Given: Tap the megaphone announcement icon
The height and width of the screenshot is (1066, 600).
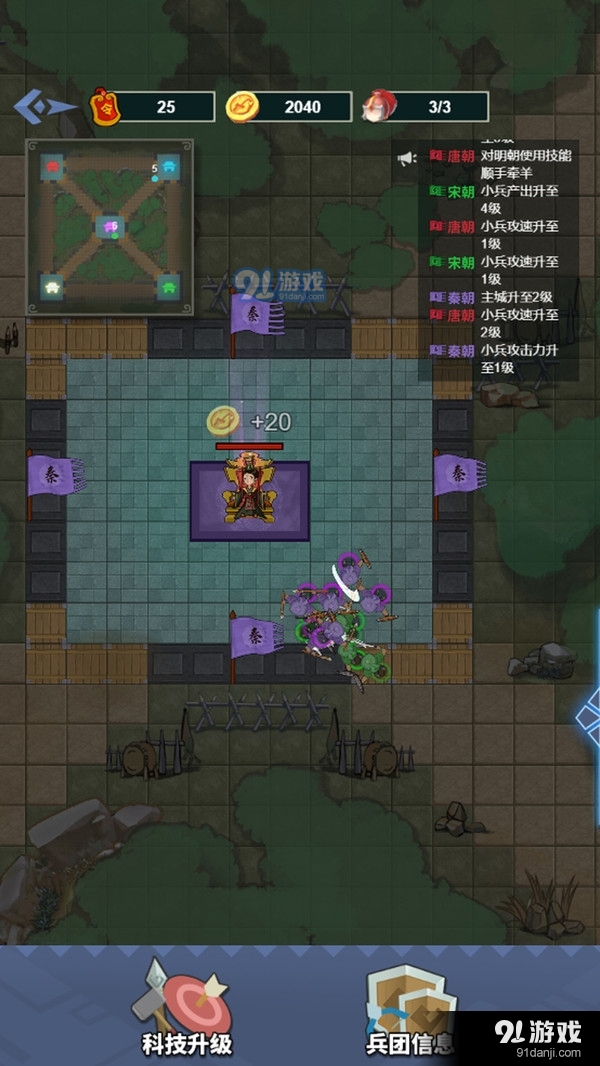Looking at the screenshot, I should coord(406,158).
